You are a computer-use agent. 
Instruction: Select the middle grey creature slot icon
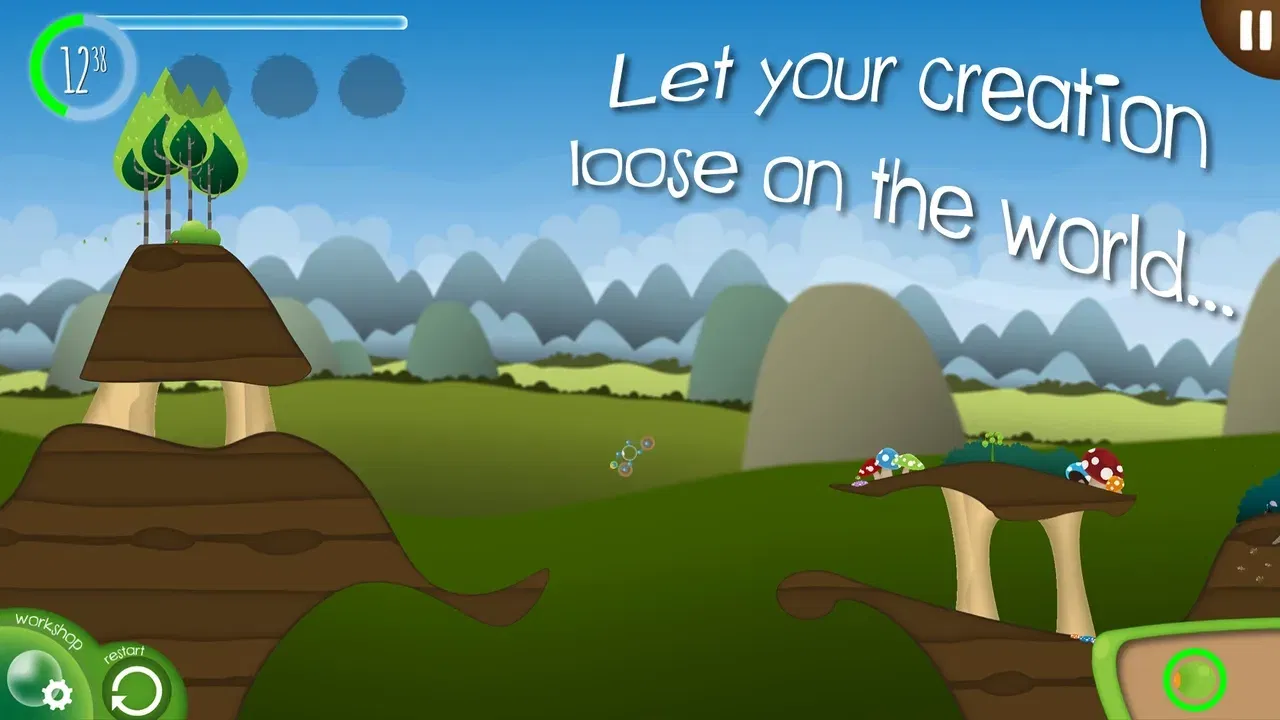tap(283, 87)
